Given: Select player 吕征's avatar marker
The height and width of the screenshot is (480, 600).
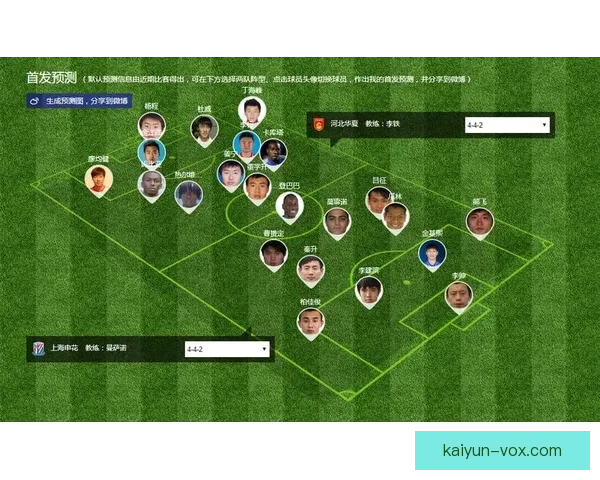Looking at the screenshot, I should [x=378, y=200].
